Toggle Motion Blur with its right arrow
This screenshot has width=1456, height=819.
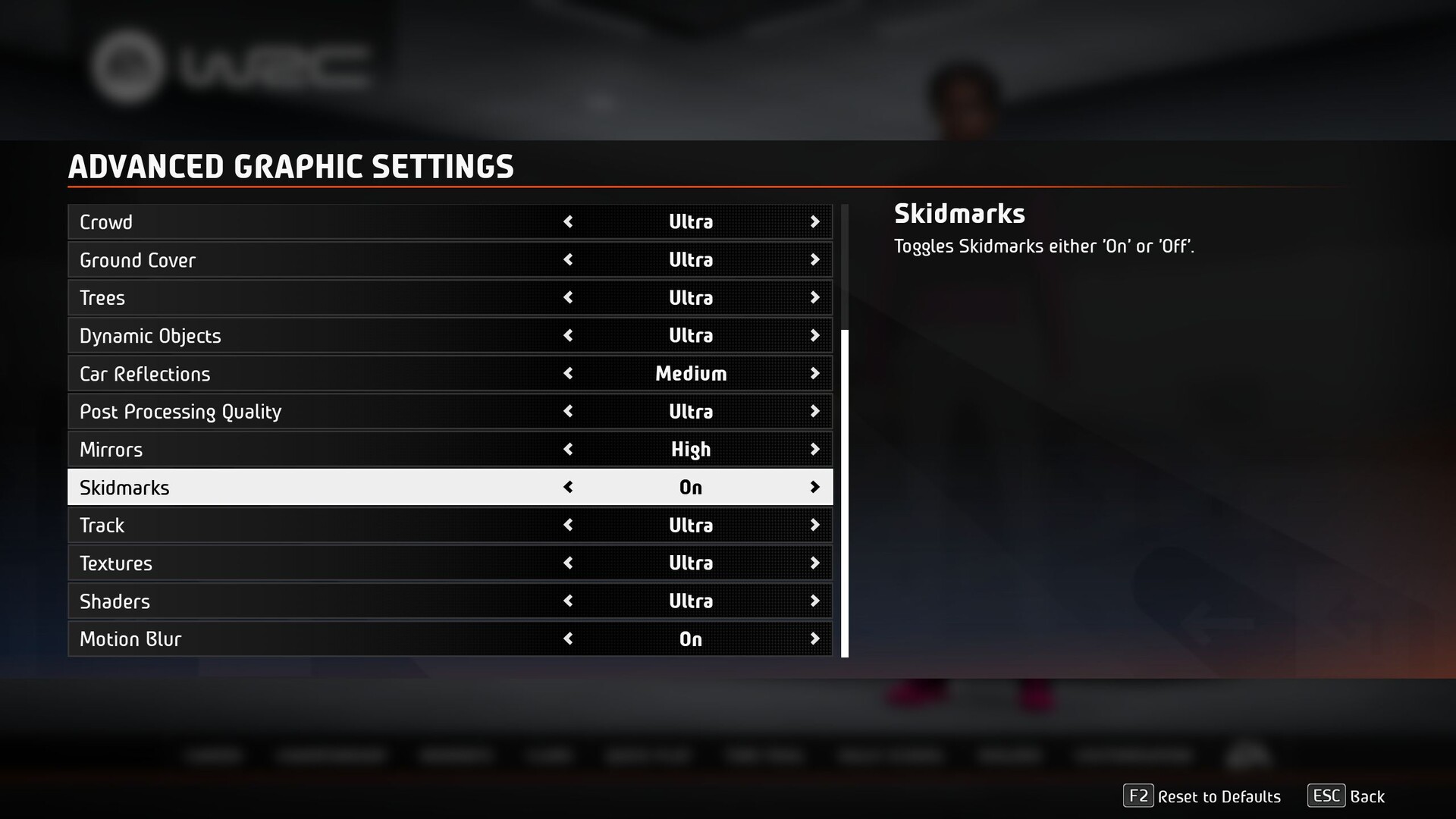click(814, 639)
